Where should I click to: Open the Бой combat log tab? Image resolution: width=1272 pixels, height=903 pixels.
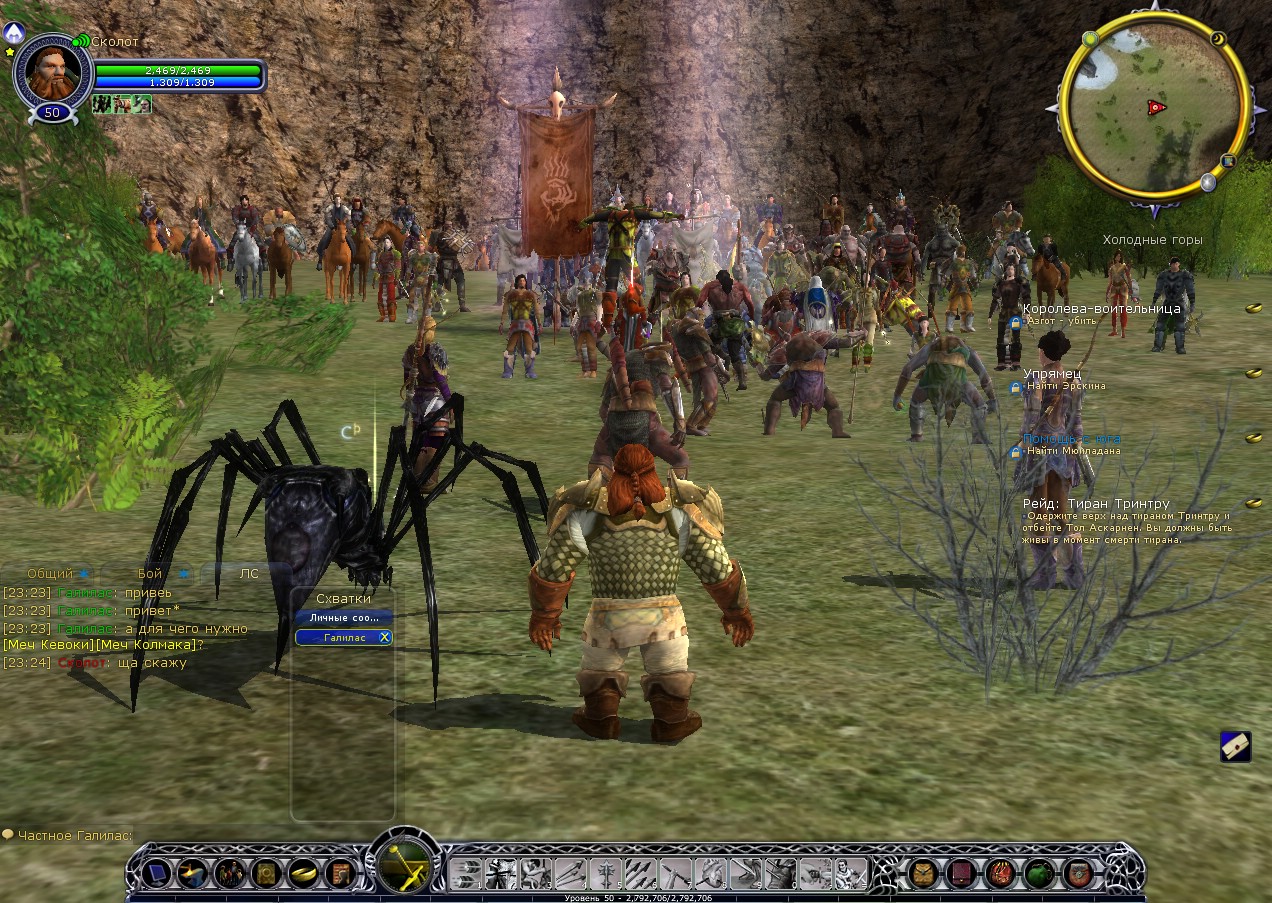150,574
